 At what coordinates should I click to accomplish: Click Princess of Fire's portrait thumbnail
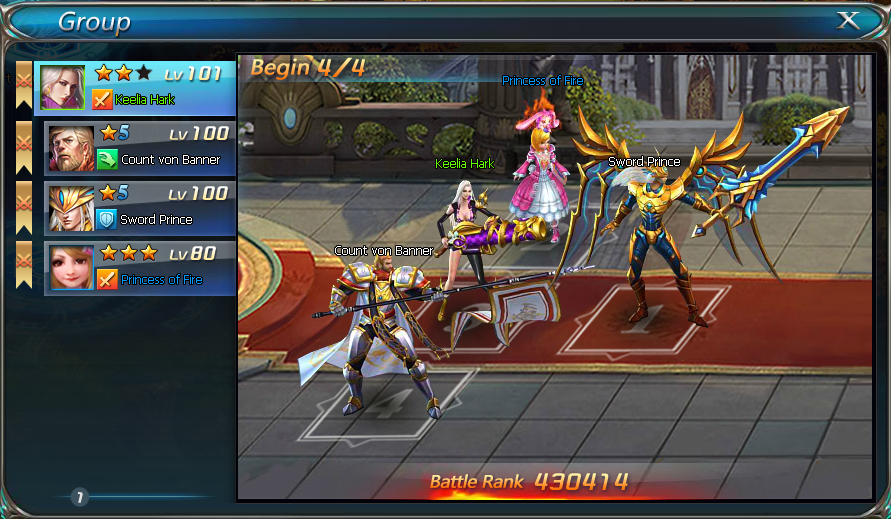[70, 267]
